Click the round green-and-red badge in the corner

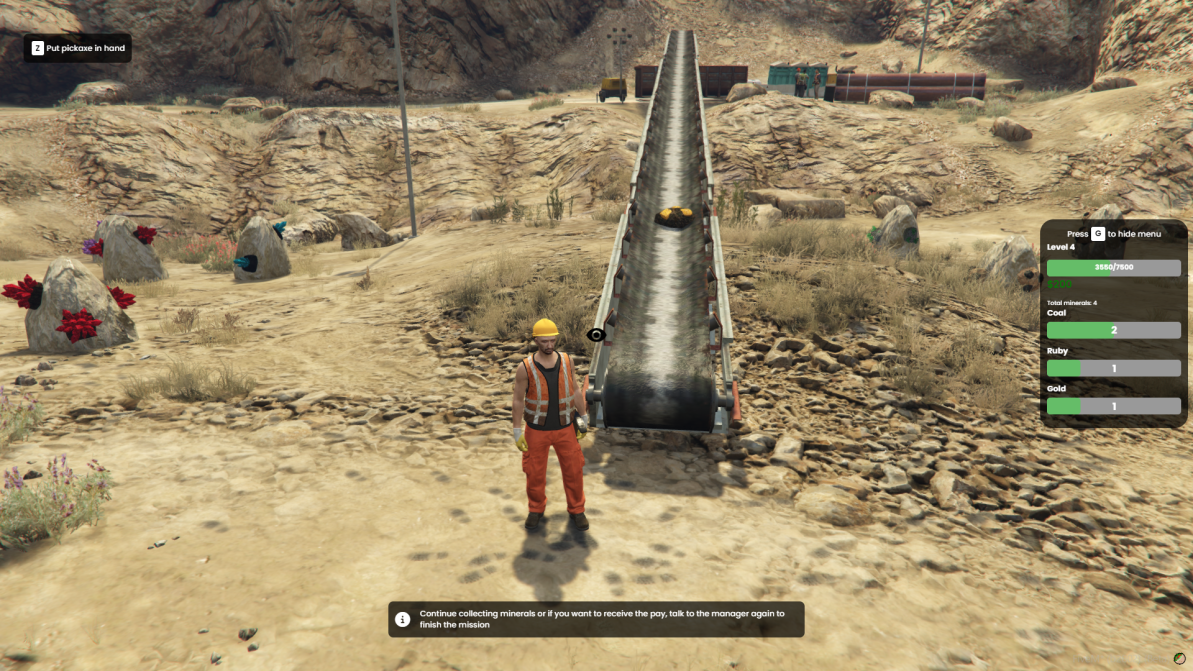tap(1180, 660)
